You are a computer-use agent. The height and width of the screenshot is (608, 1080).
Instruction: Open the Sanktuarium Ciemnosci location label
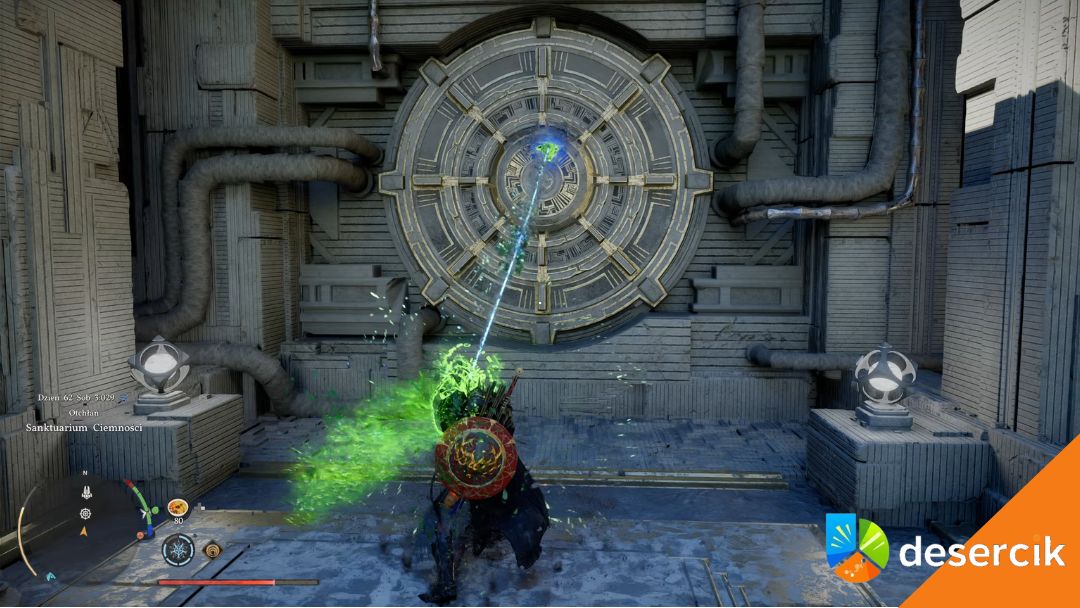84,428
